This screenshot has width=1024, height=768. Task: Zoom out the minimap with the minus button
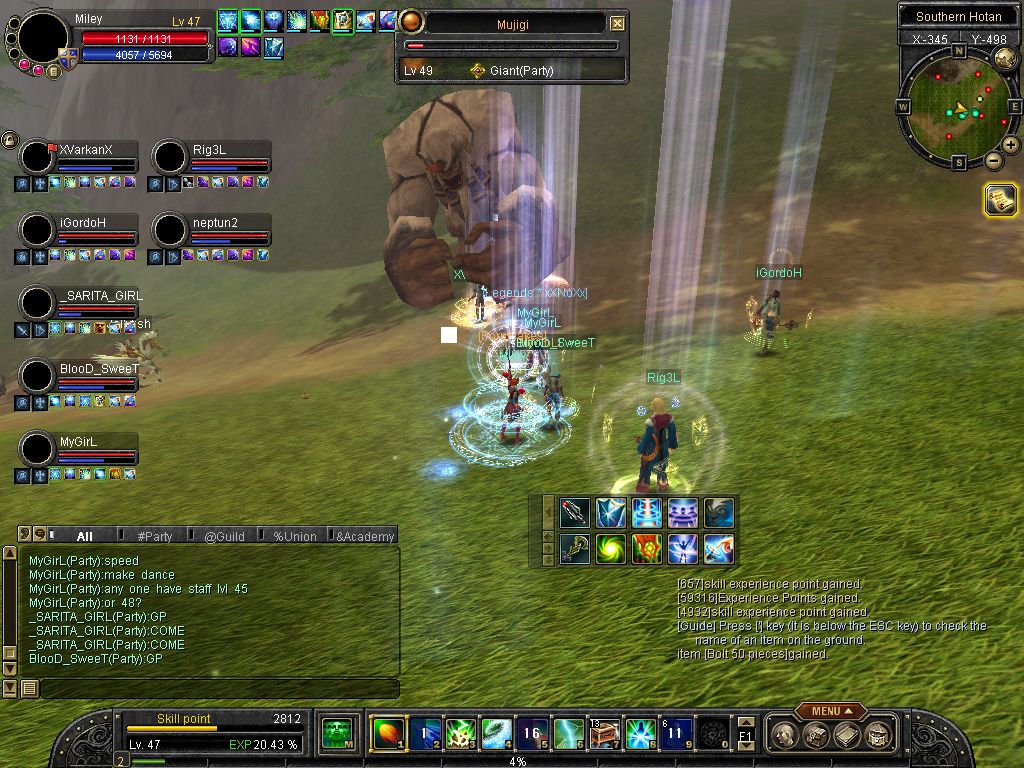(x=993, y=160)
